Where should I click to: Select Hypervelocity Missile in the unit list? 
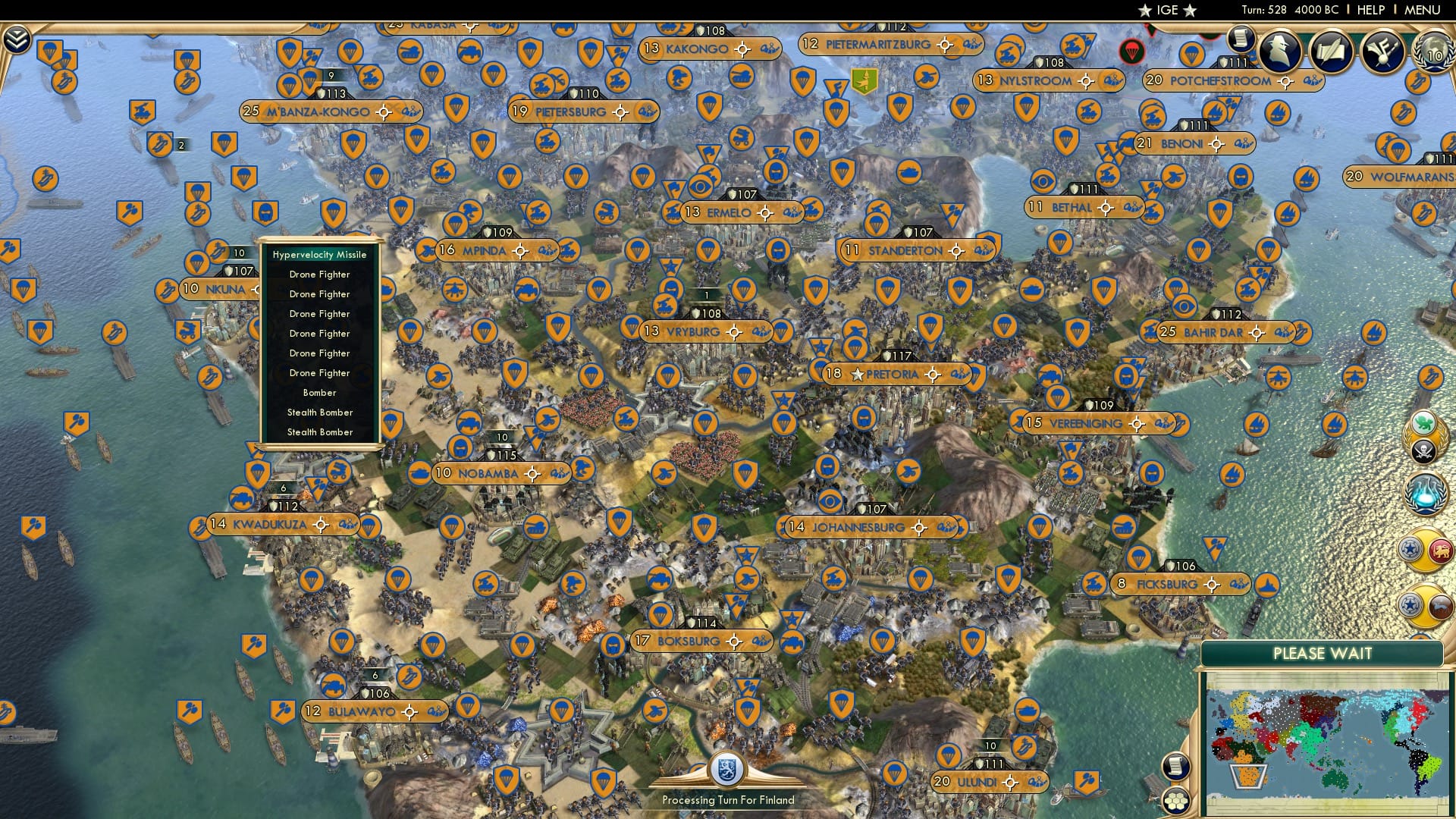319,255
